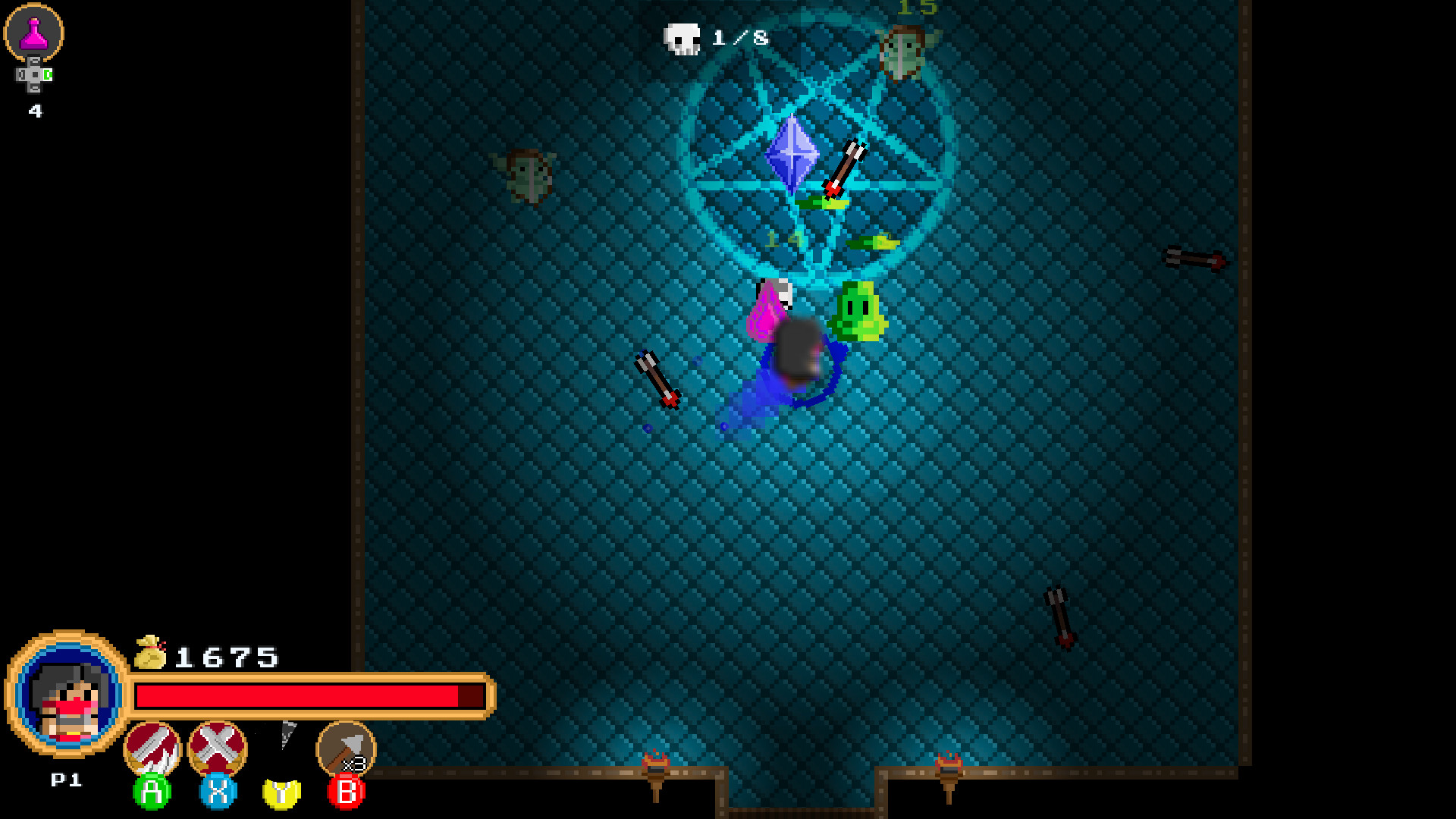Select the d-pad indicator under the potion
This screenshot has height=819, width=1456.
(33, 75)
